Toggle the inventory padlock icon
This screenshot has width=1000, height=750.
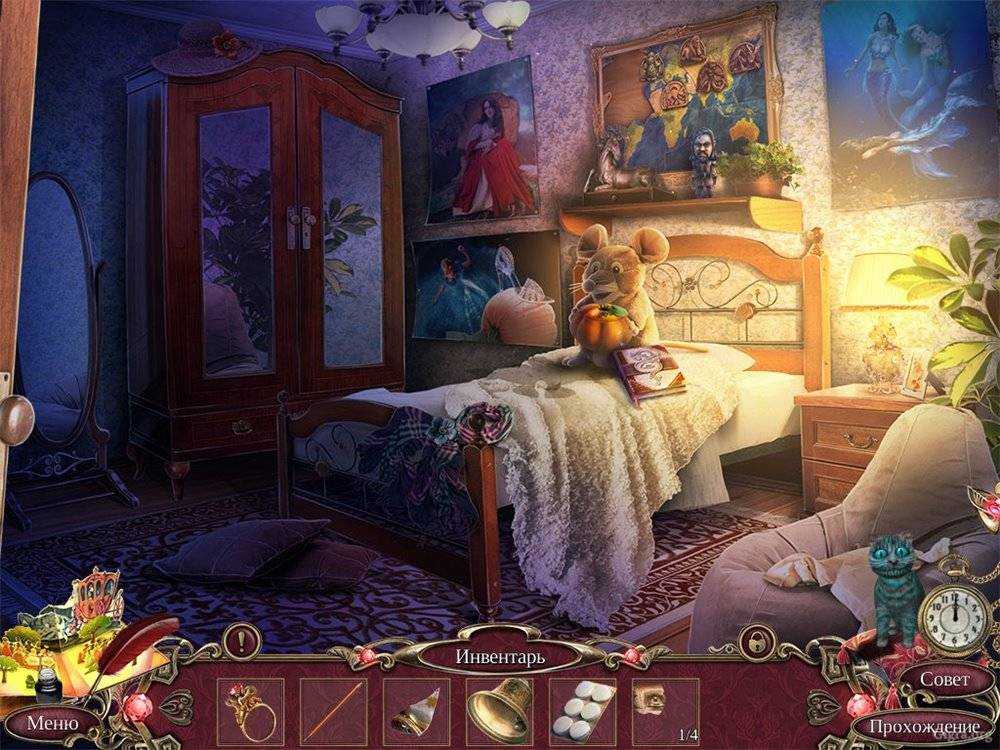click(756, 640)
